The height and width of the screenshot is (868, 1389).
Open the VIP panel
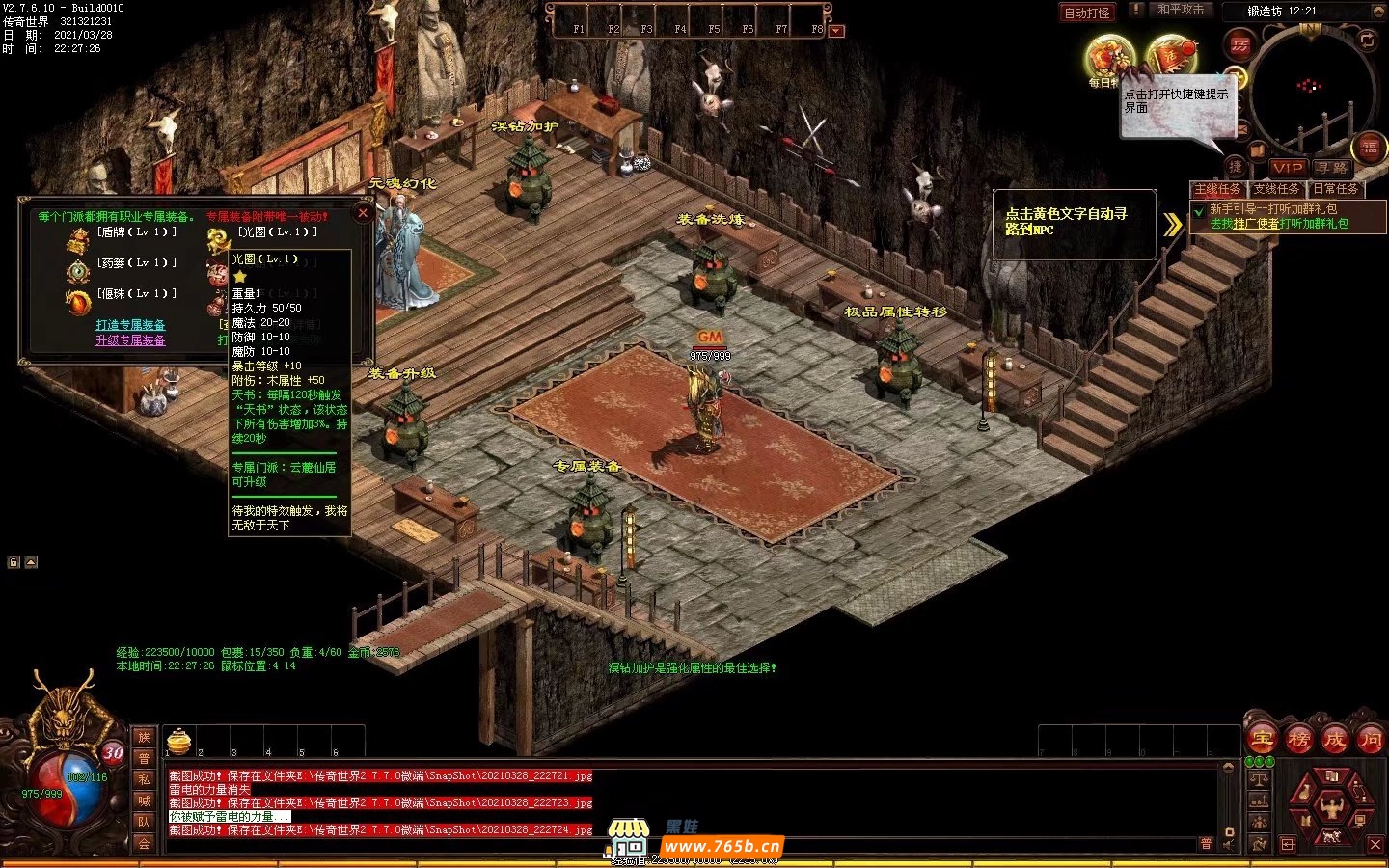(x=1287, y=168)
